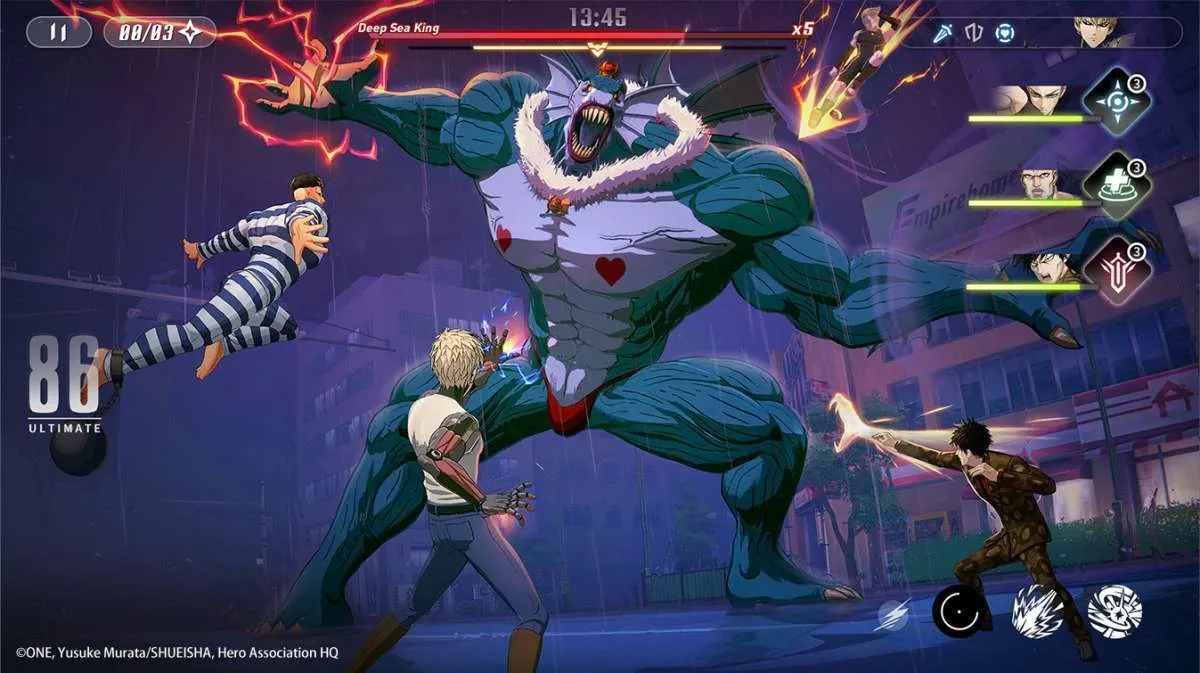Tap the lightning bolt dash button
The image size is (1200, 673).
(892, 614)
